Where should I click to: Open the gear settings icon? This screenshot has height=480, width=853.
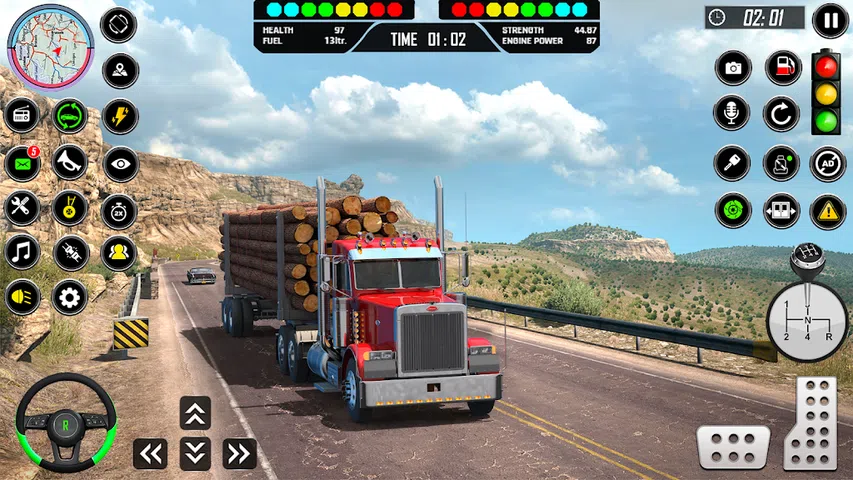(69, 296)
